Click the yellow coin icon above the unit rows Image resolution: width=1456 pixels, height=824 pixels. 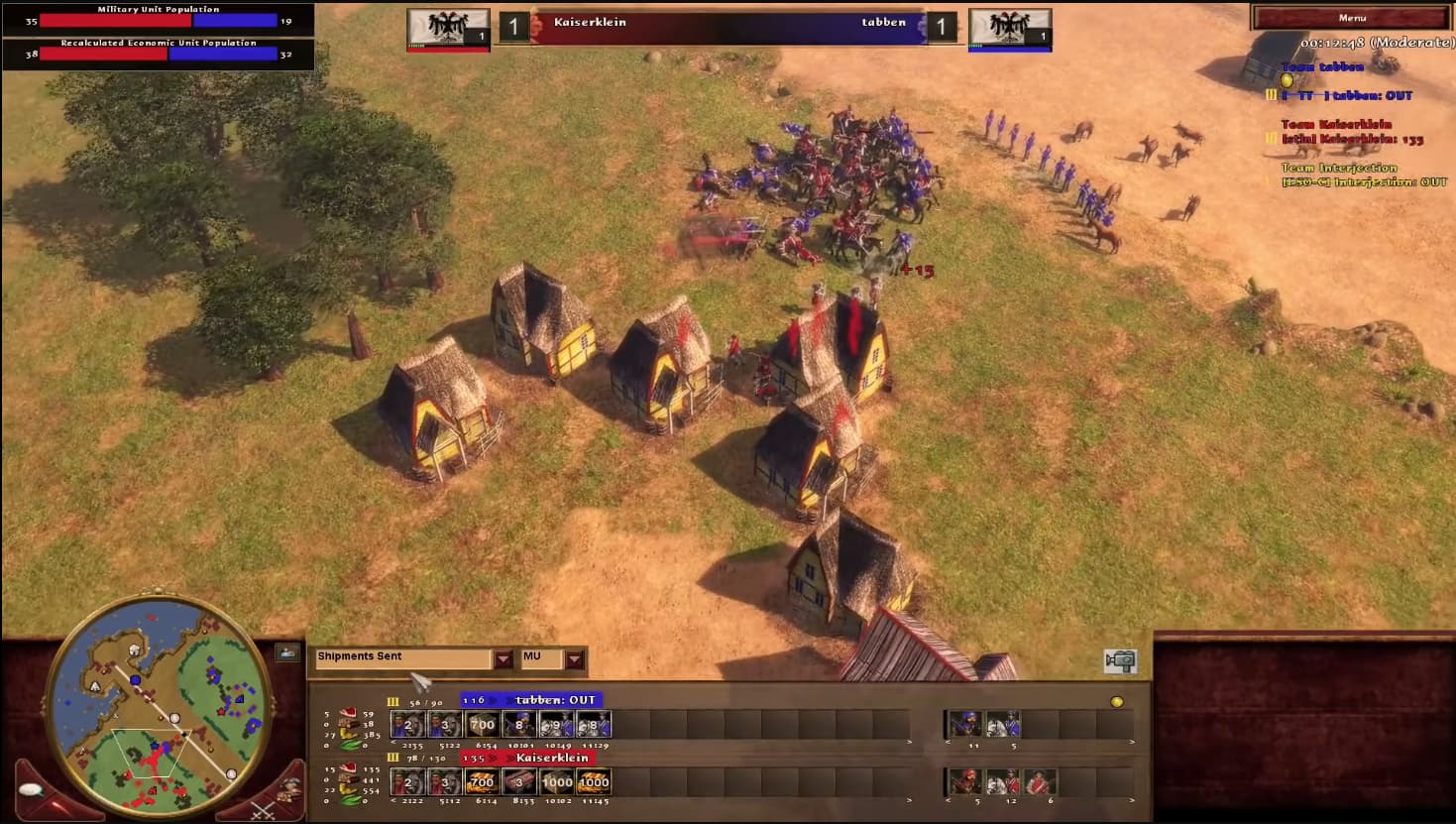pyautogui.click(x=1117, y=701)
